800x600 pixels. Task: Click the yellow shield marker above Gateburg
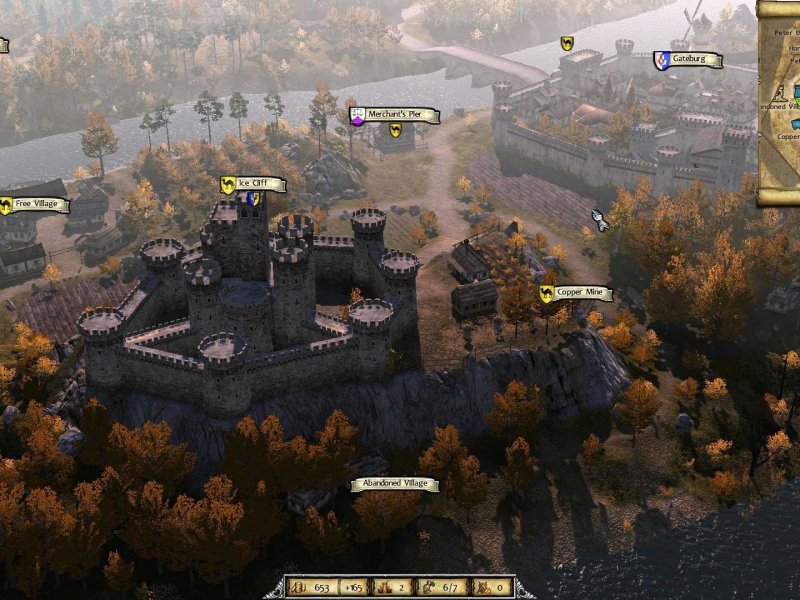pyautogui.click(x=567, y=43)
